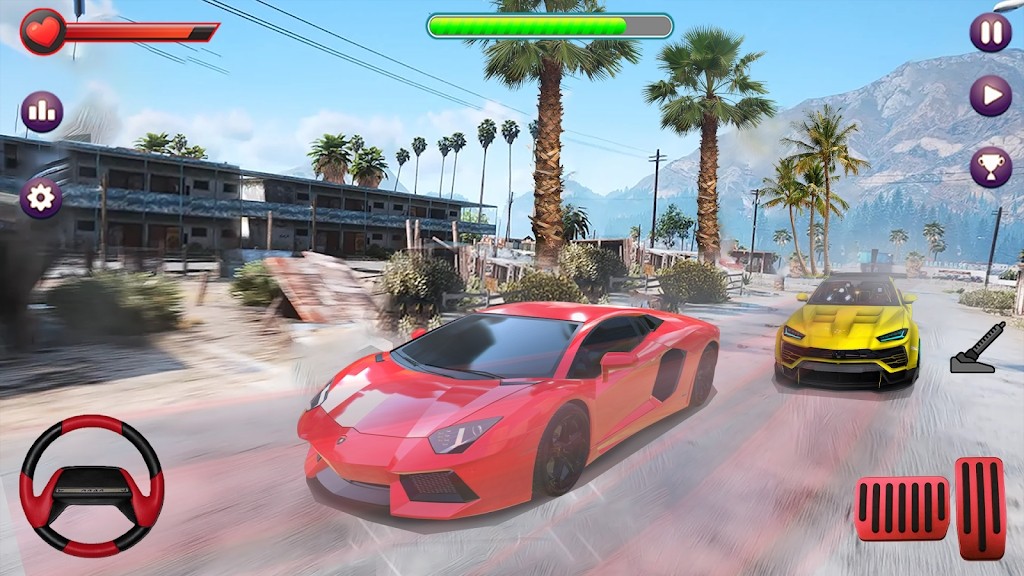Tap the red steering wheel control
This screenshot has width=1024, height=576.
pyautogui.click(x=92, y=486)
